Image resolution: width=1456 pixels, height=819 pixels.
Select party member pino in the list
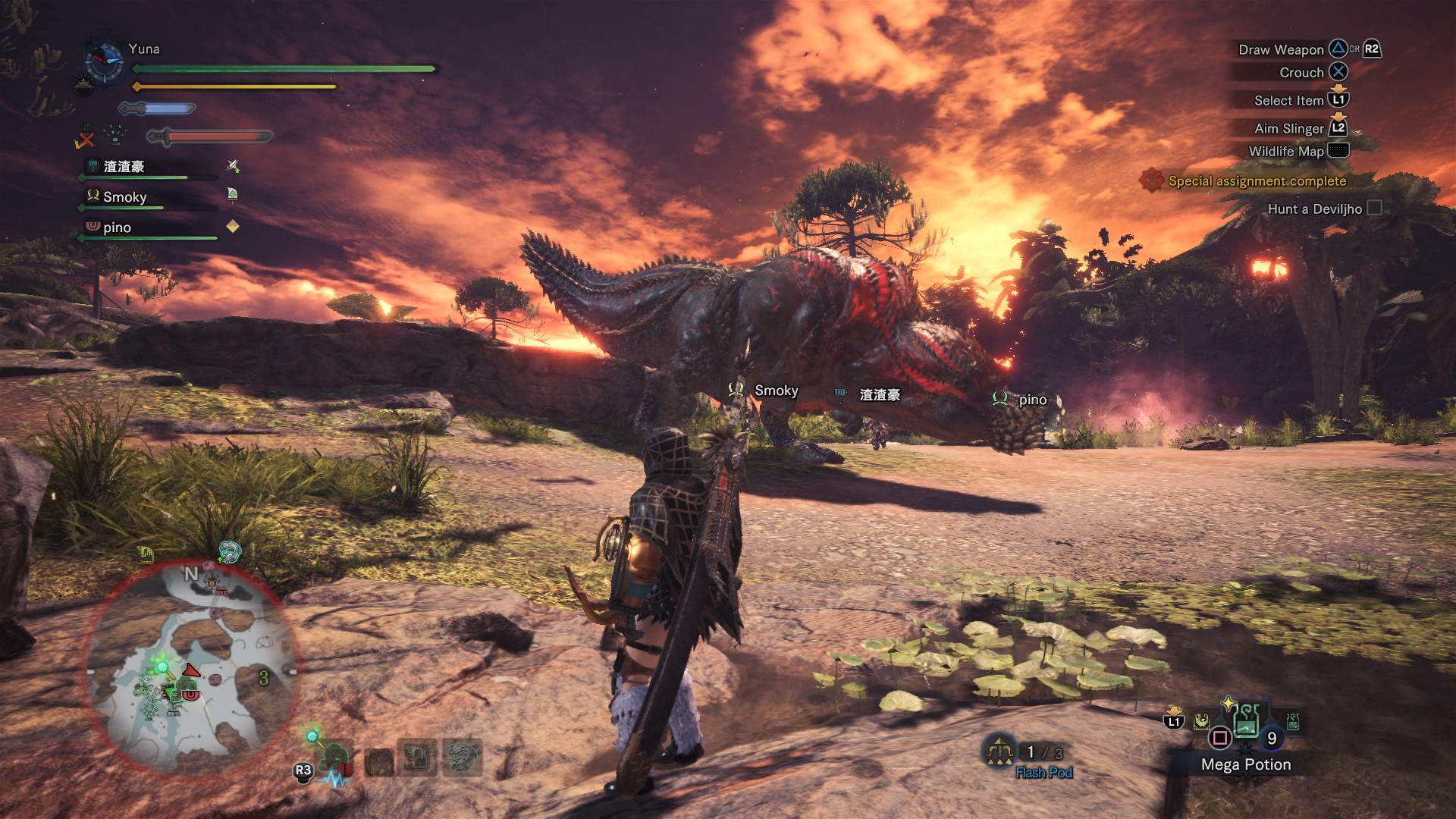[x=118, y=227]
